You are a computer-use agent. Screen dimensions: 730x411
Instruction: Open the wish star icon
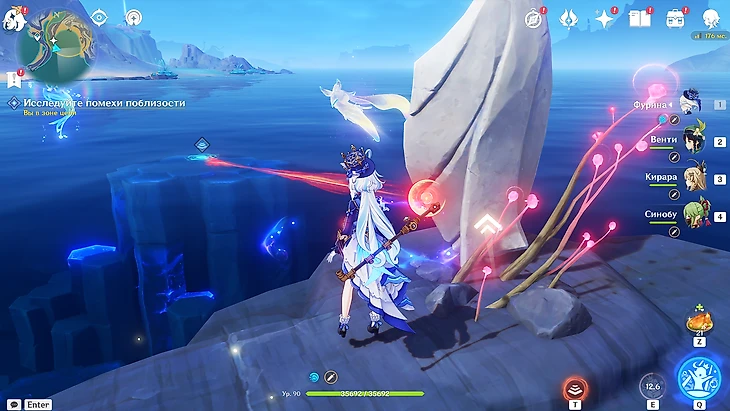coord(603,18)
